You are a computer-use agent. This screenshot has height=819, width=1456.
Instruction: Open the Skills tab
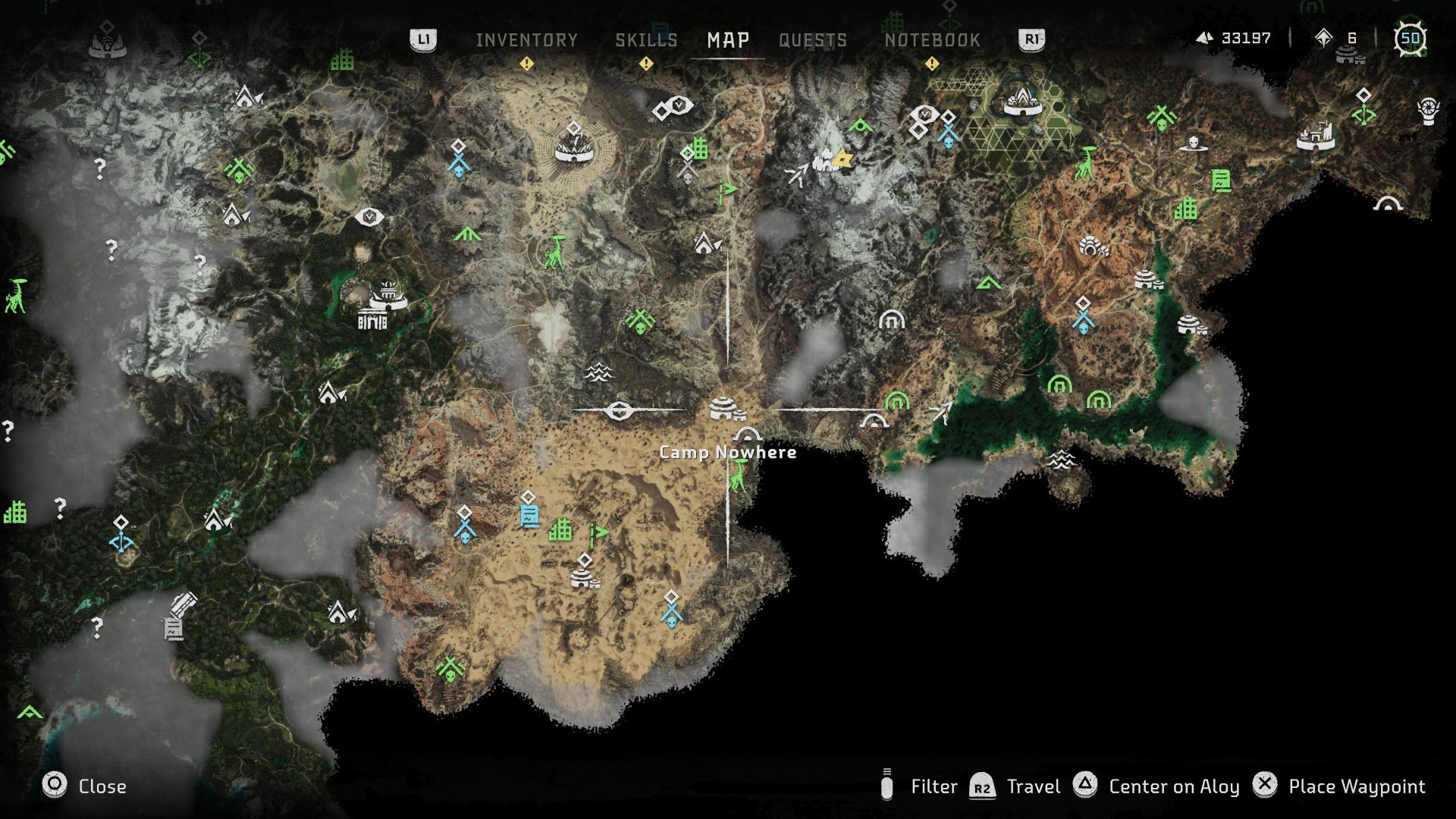click(646, 39)
